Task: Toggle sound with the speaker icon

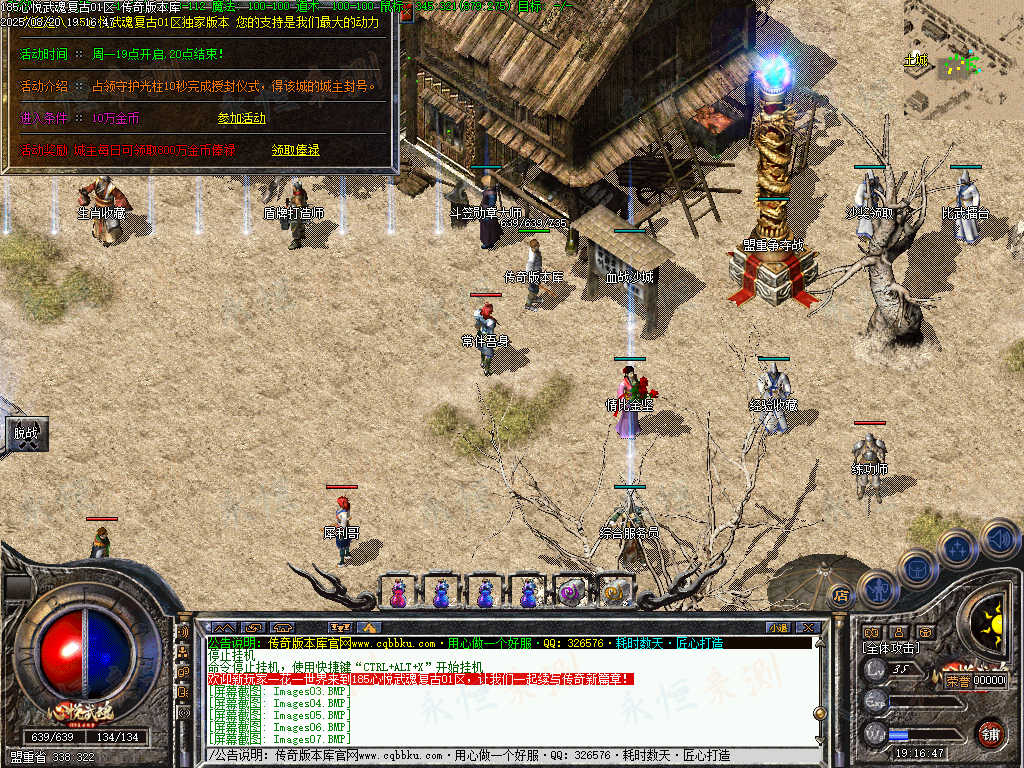Action: [x=999, y=538]
